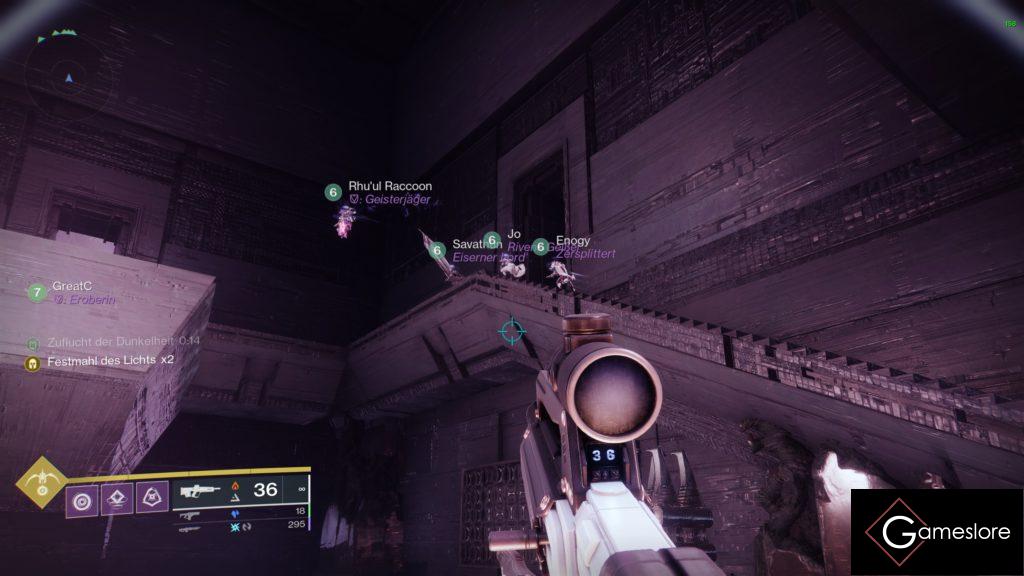Click the radar minimap circle
This screenshot has width=1024, height=576.
coord(68,74)
